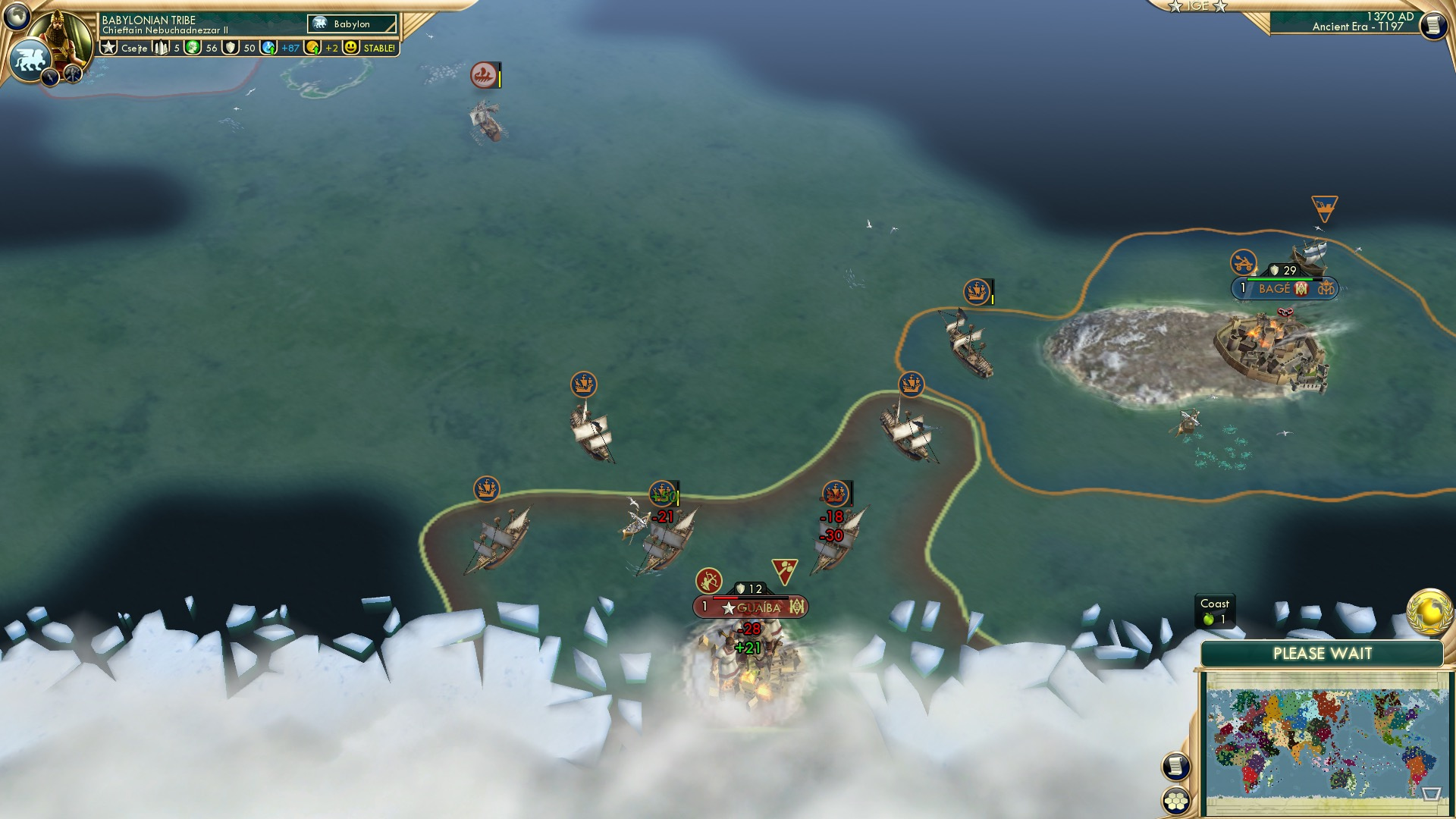Click the green population head icon

[x=193, y=48]
